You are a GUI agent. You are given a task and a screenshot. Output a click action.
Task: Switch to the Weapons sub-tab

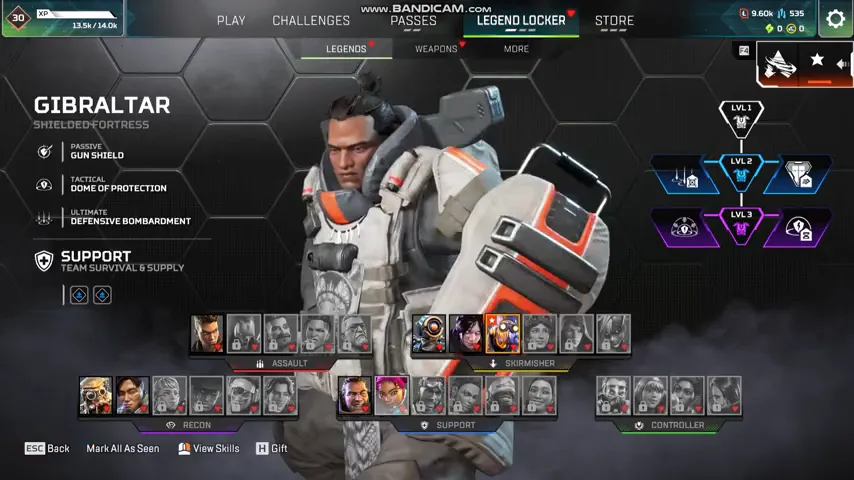[436, 48]
